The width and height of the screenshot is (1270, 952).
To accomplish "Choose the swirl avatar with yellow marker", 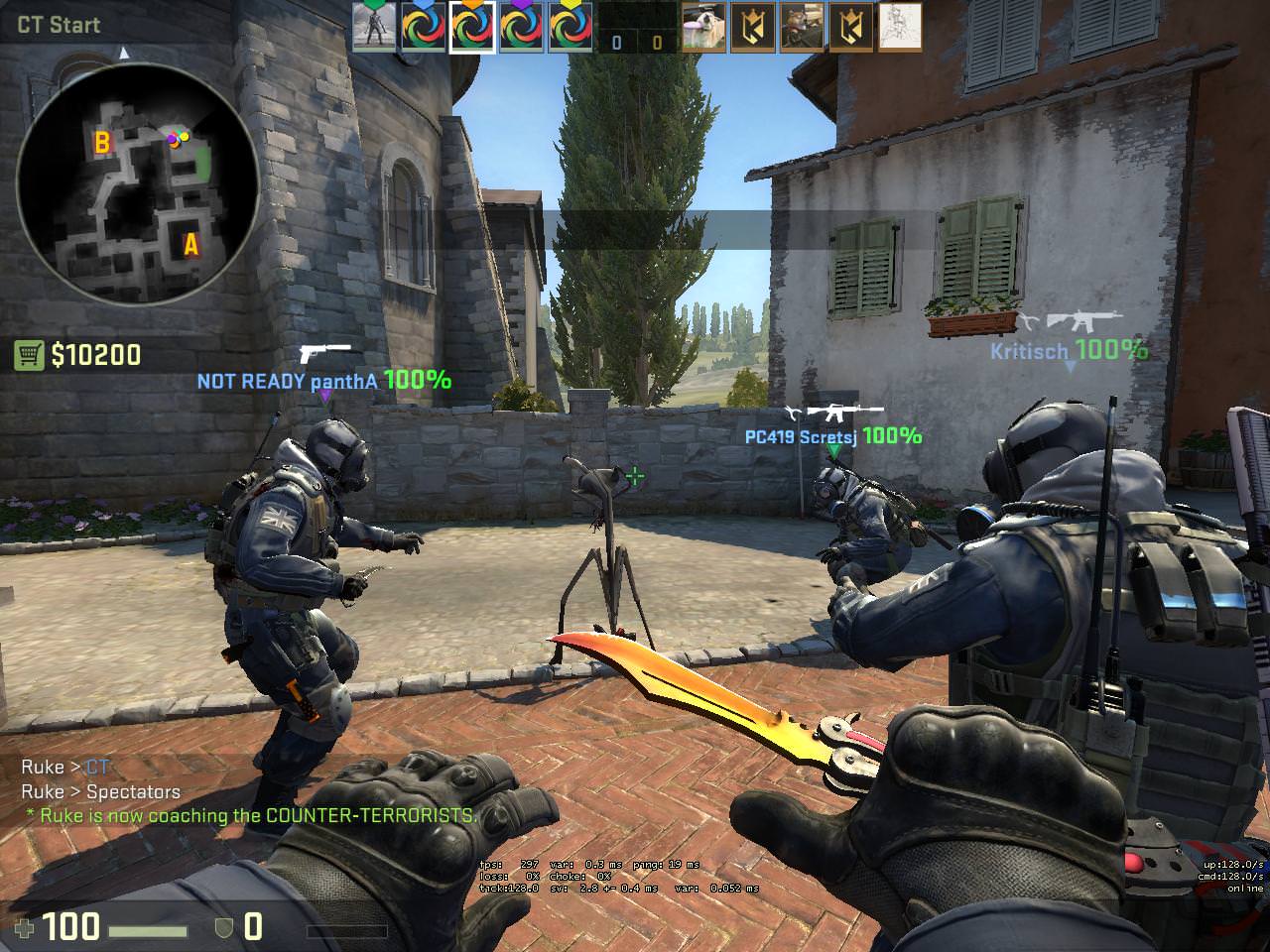I will pos(571,27).
